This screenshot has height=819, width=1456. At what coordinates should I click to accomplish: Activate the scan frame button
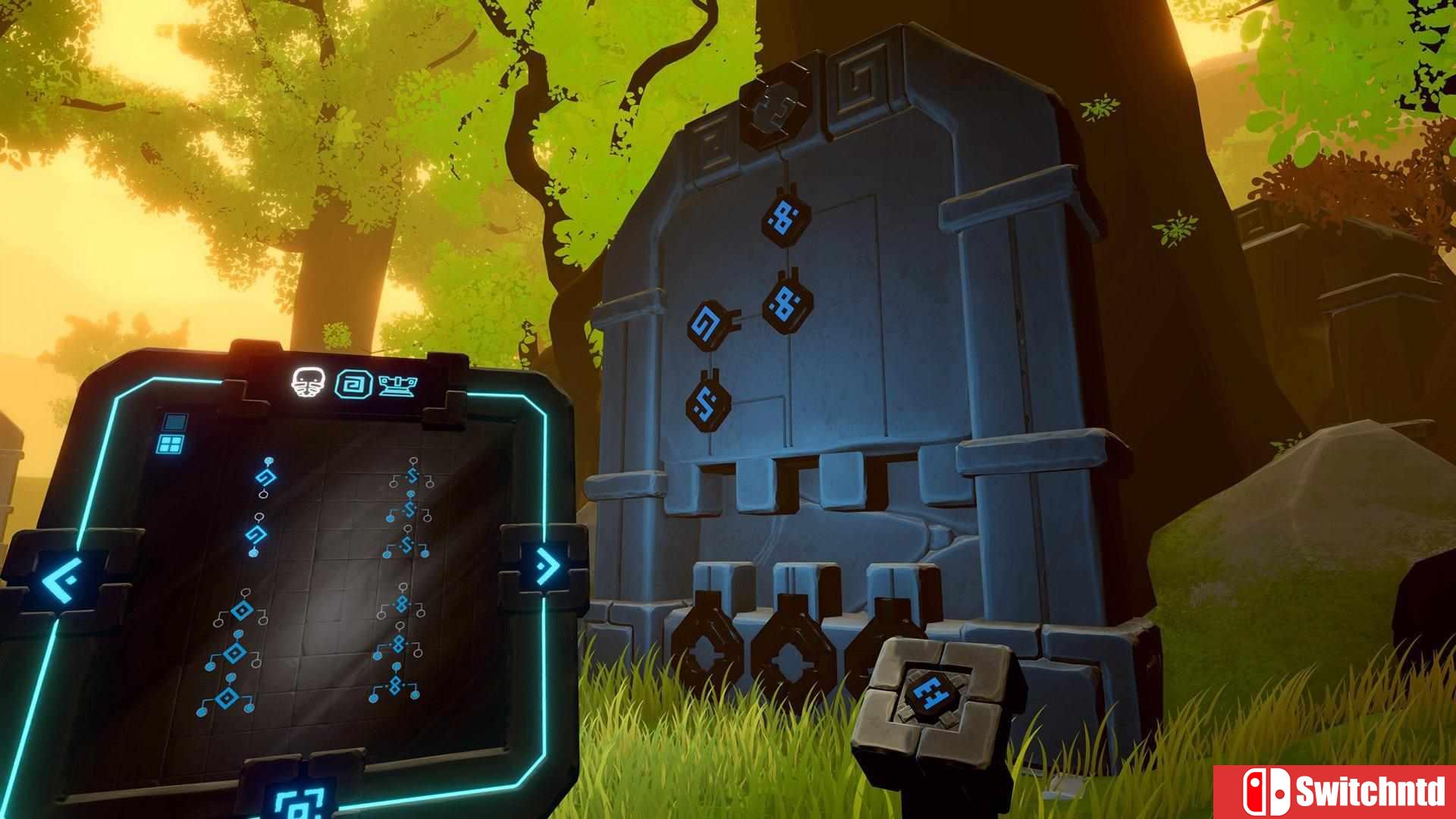[298, 802]
